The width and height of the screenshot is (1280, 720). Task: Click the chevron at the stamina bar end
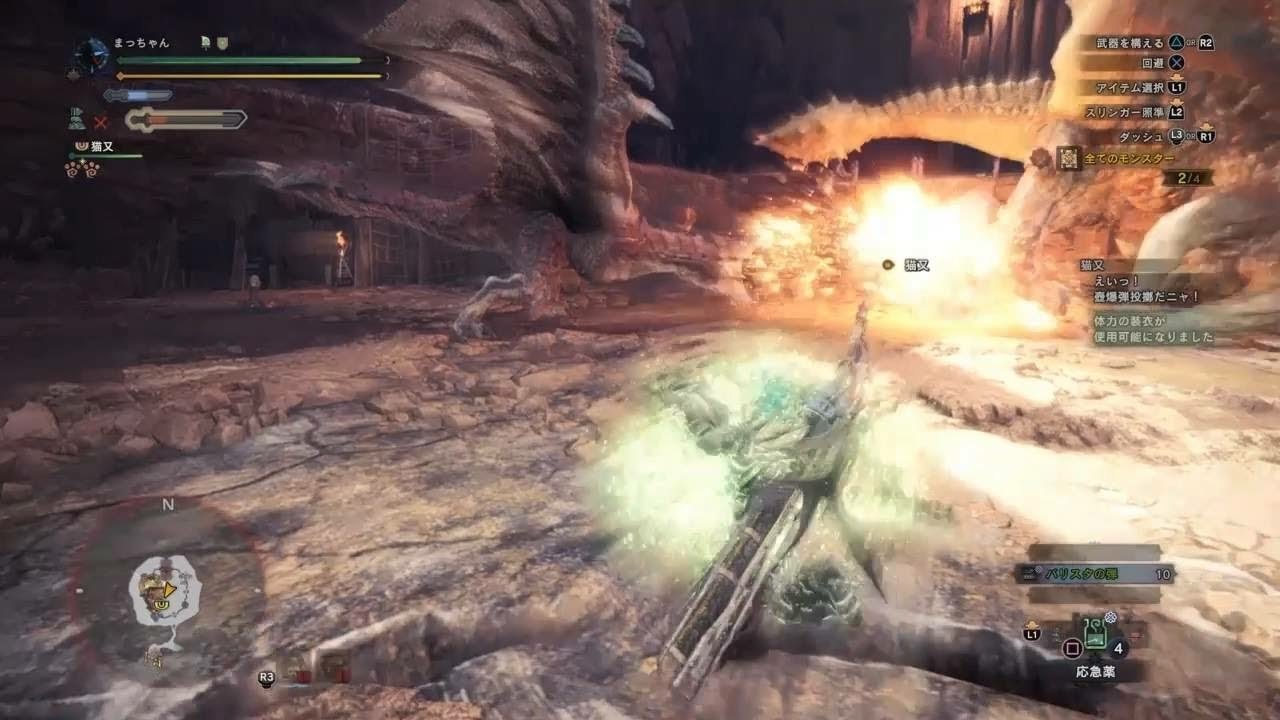388,75
